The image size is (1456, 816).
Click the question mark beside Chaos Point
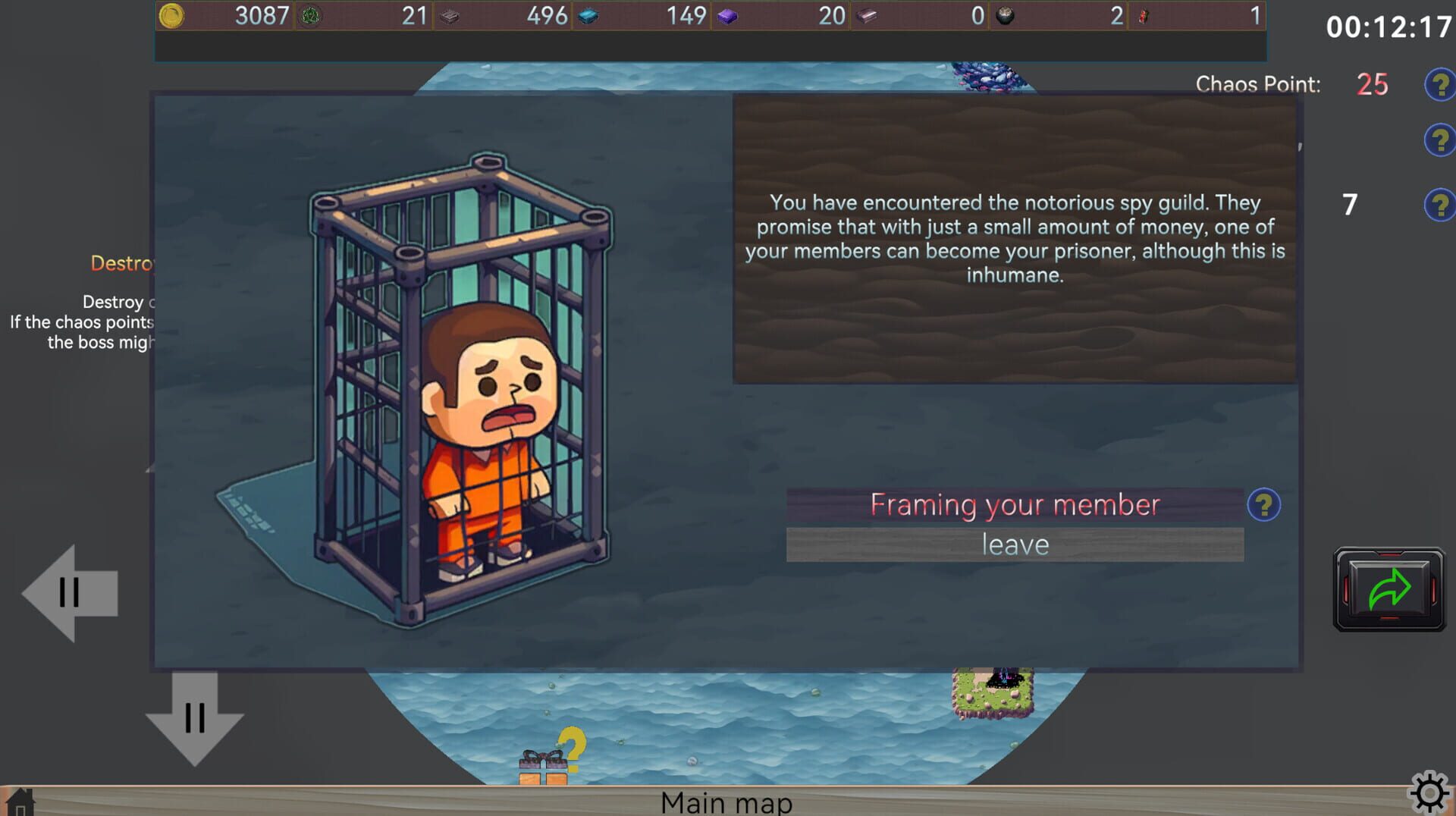point(1439,85)
